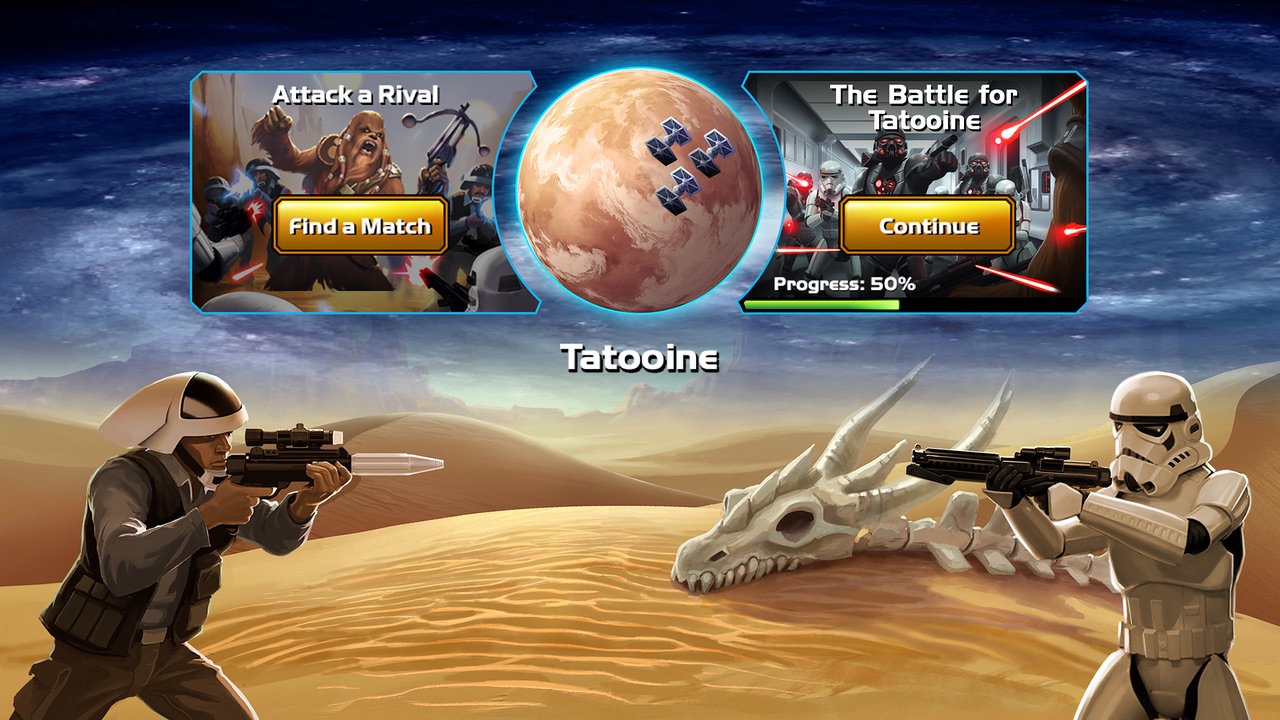Click the Find a Match button
The height and width of the screenshot is (720, 1280).
360,226
